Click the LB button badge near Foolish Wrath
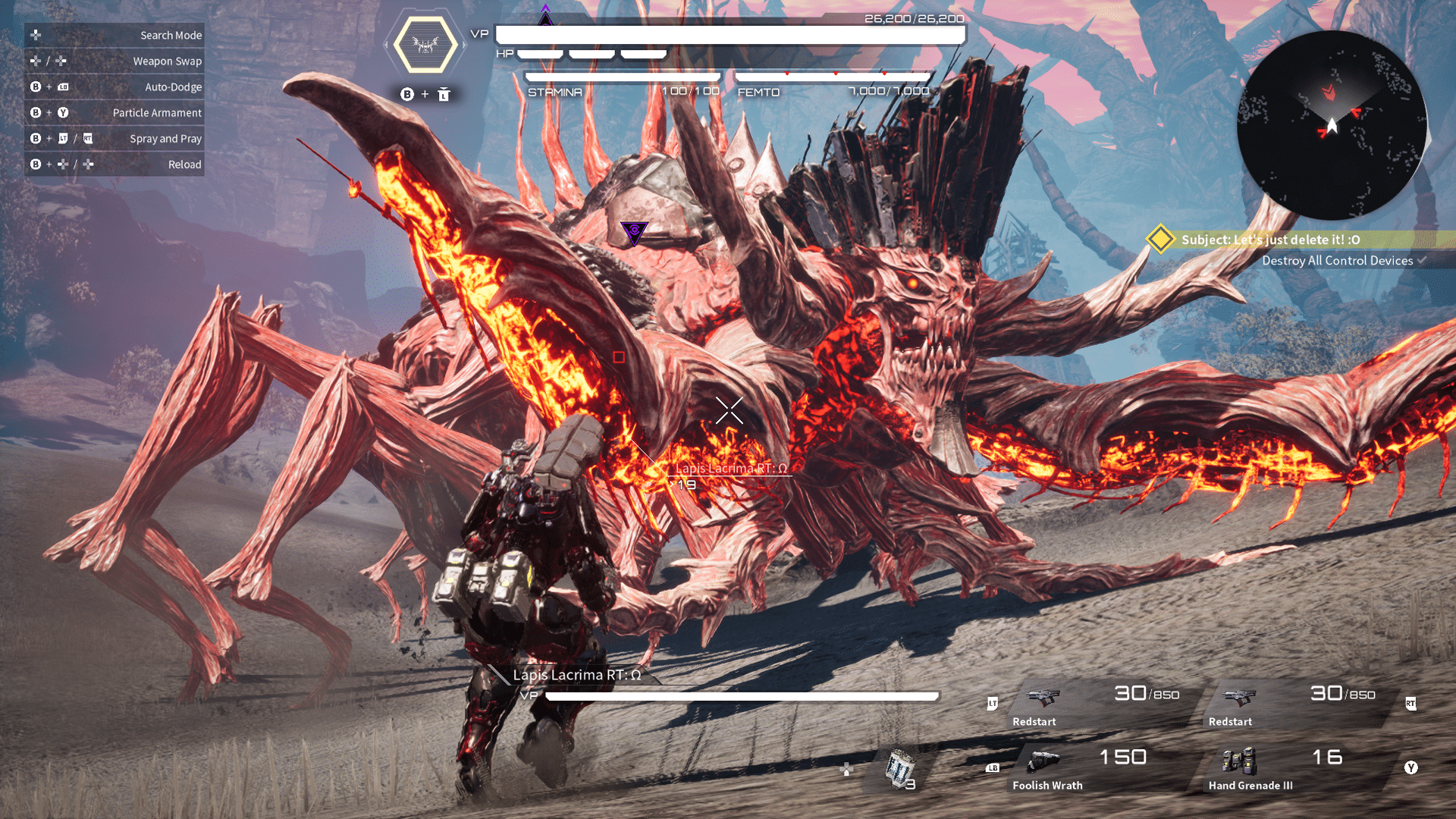This screenshot has height=819, width=1456. [992, 768]
